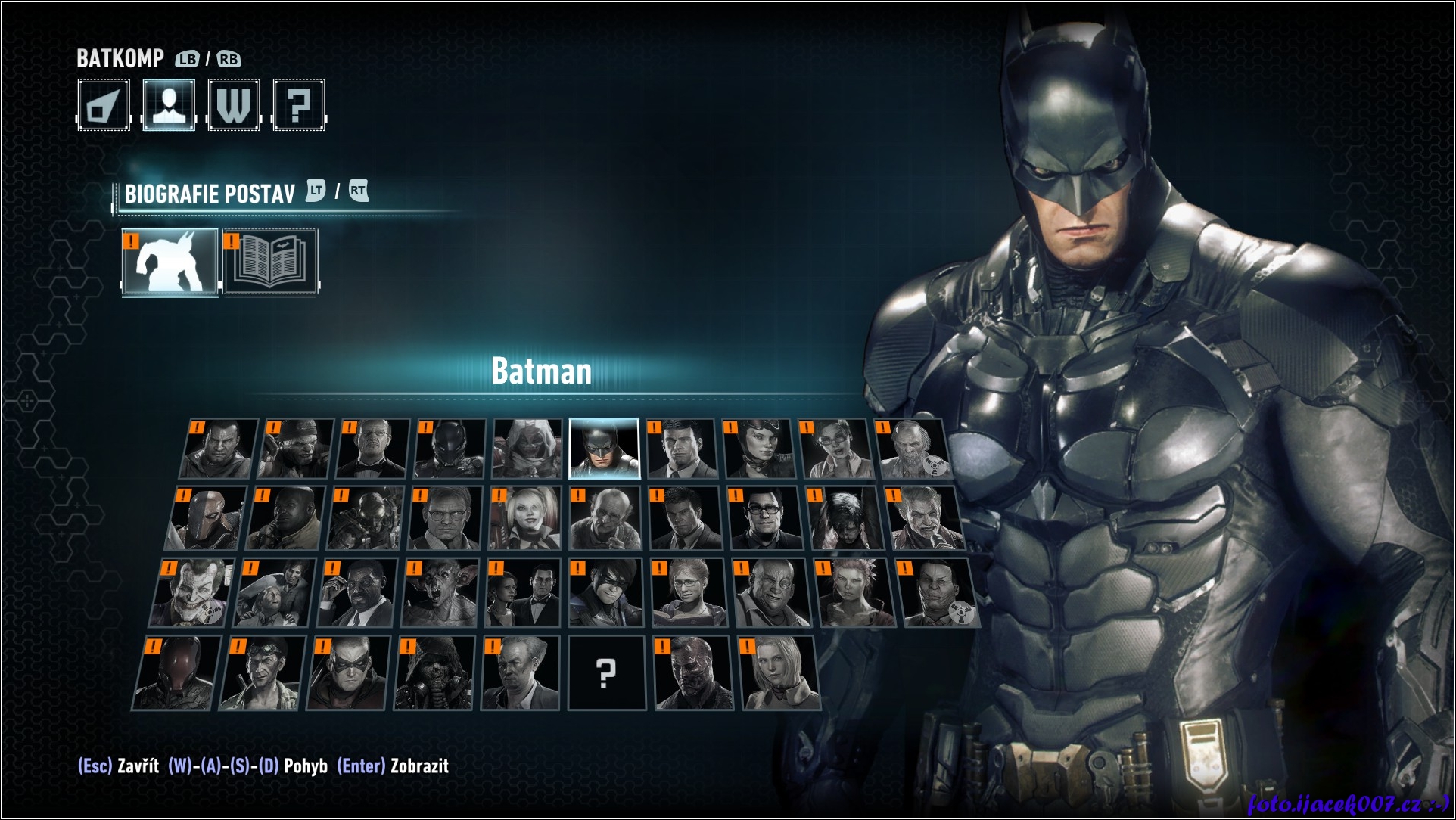The image size is (1456, 820).
Task: Select the locked question mark tile
Action: click(x=605, y=672)
